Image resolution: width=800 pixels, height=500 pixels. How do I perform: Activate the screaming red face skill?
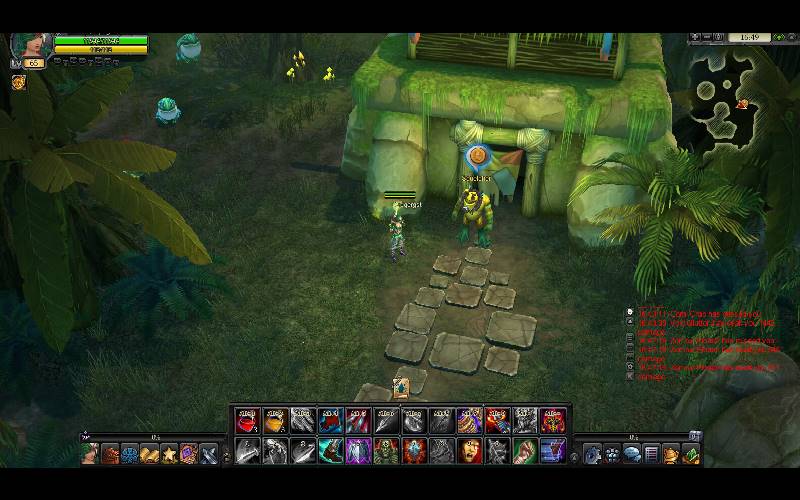[470, 452]
